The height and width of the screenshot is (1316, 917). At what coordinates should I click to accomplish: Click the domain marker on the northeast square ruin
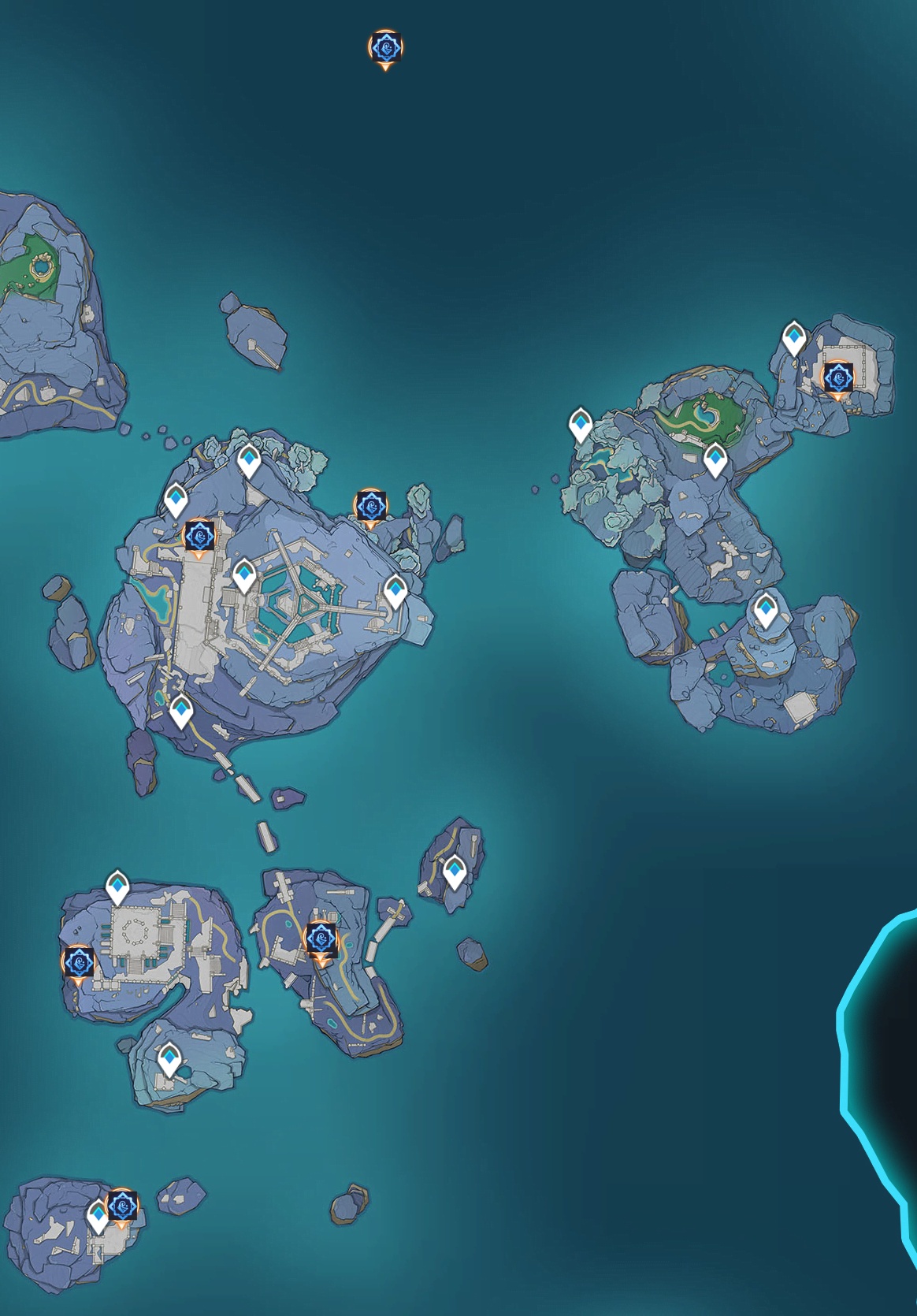tap(837, 378)
